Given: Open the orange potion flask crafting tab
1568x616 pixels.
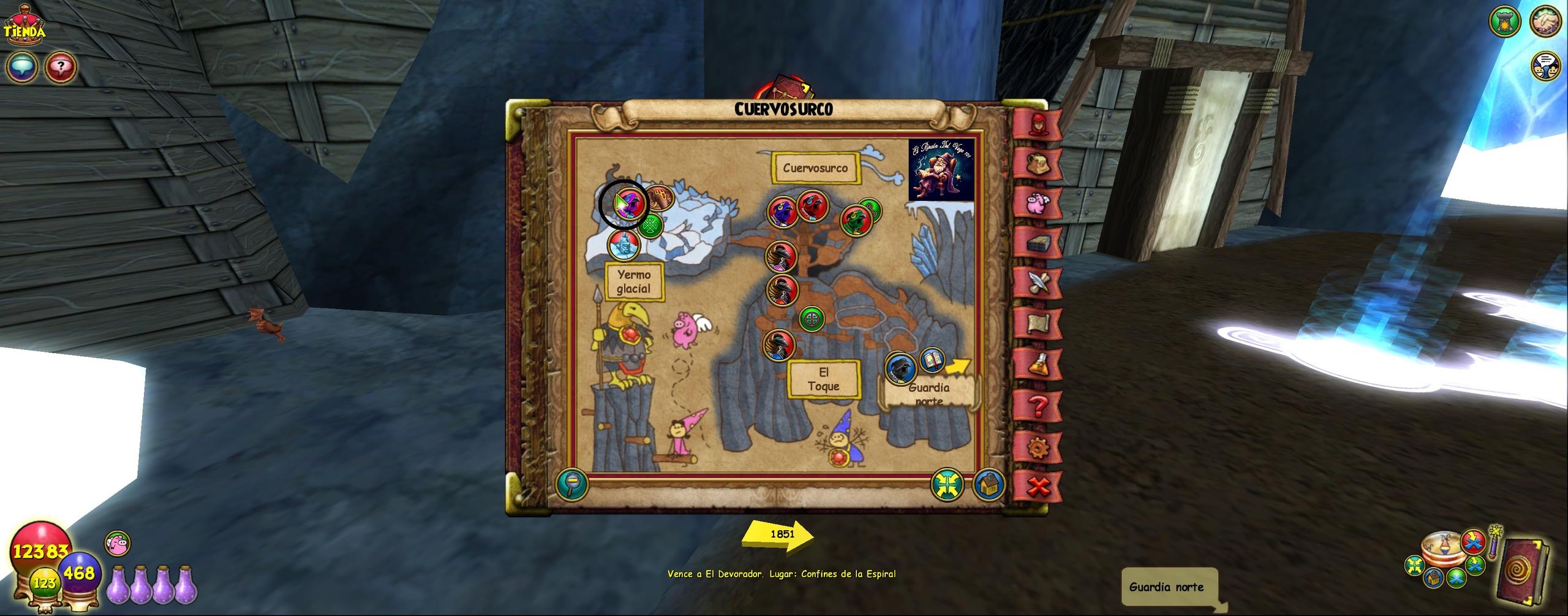Looking at the screenshot, I should [x=1038, y=365].
